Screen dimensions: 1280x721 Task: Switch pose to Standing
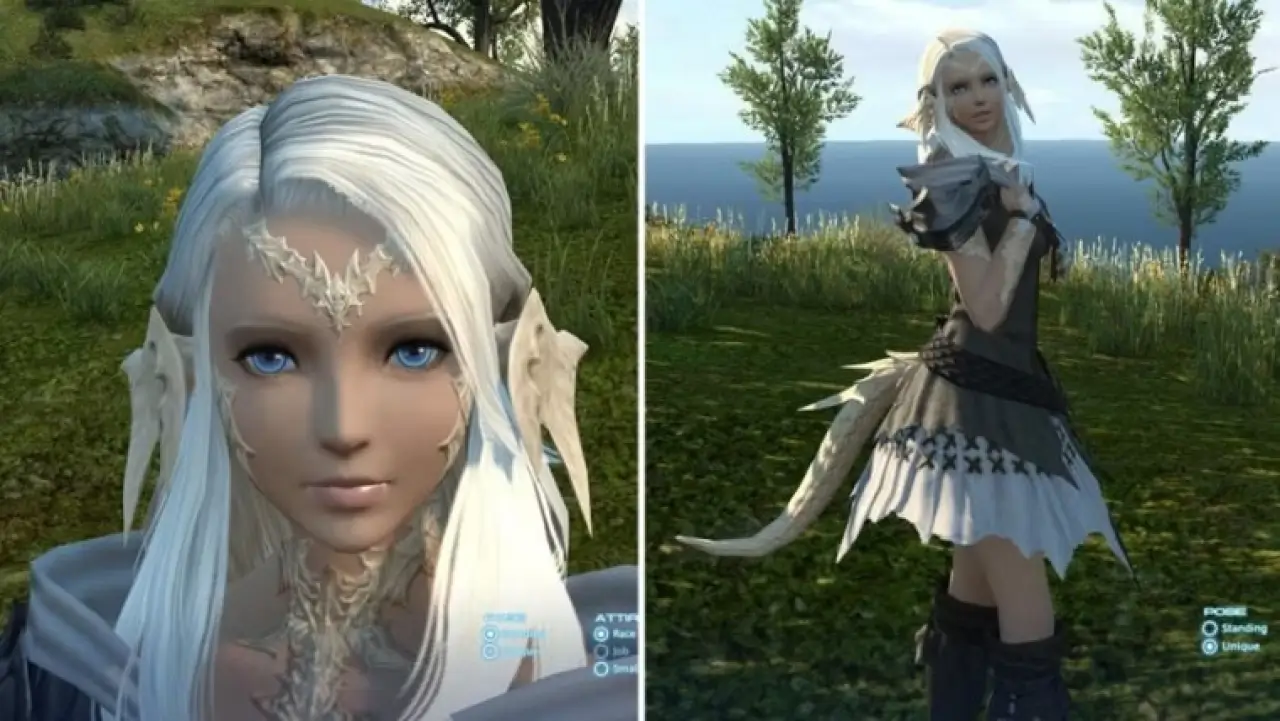pyautogui.click(x=1210, y=629)
